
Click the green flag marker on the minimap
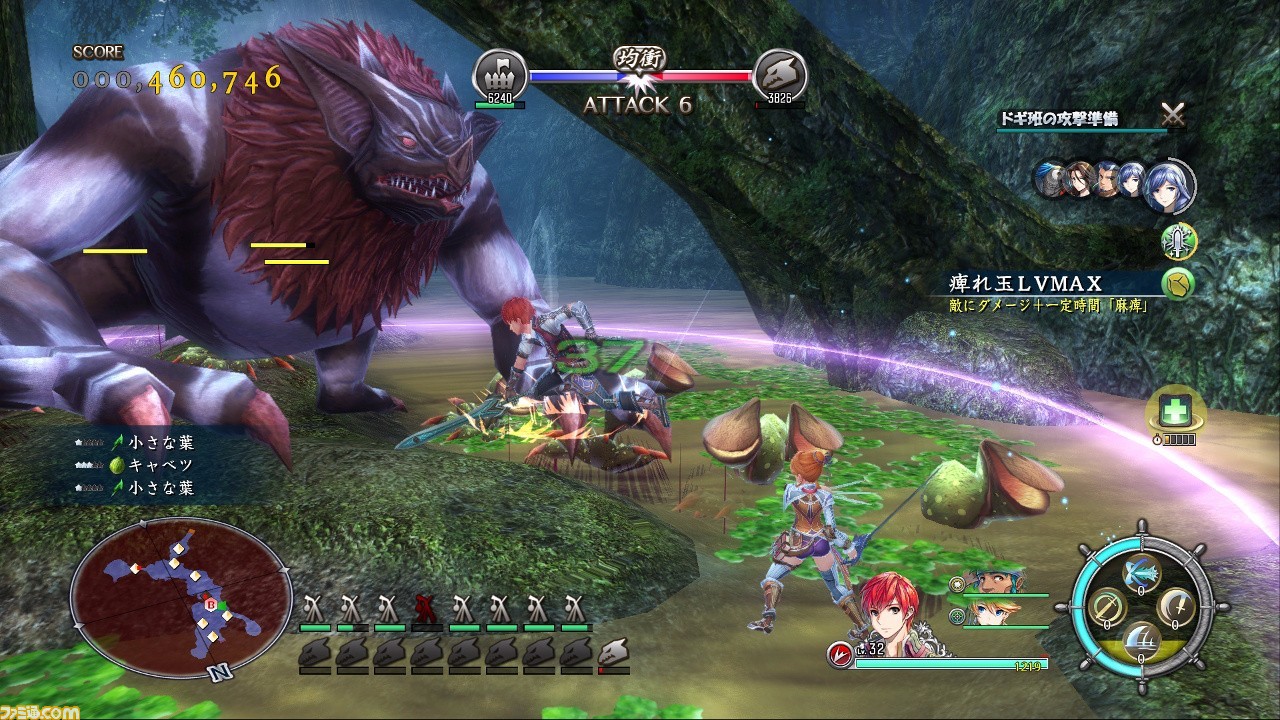[x=224, y=604]
